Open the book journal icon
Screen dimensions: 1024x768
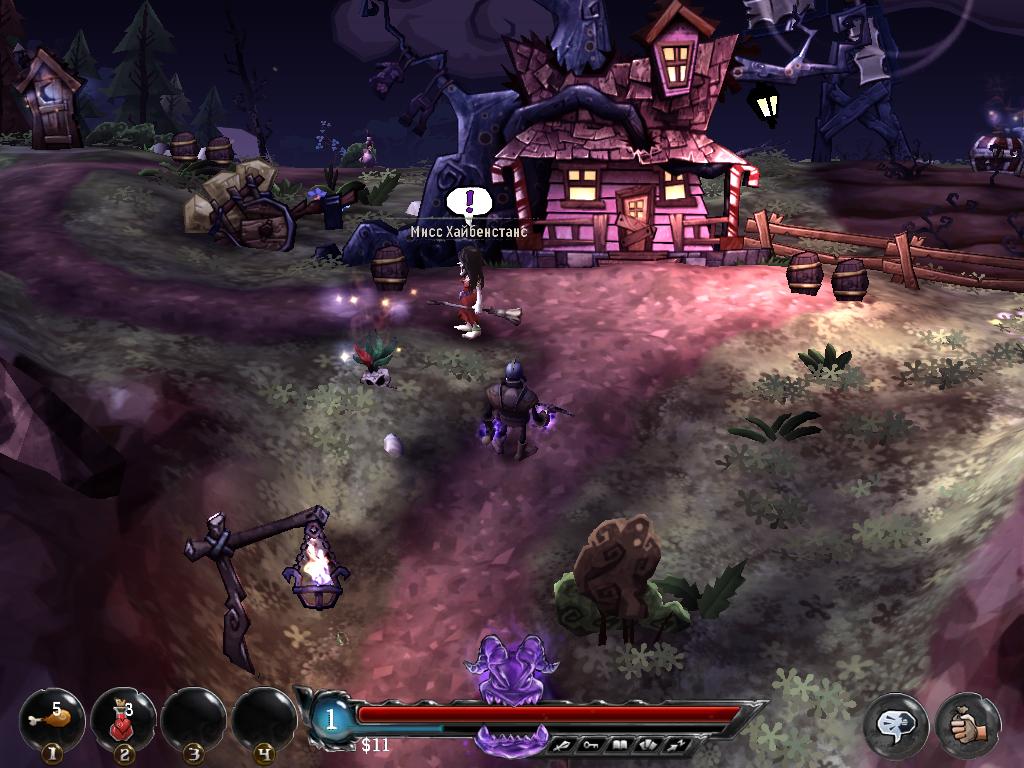620,745
